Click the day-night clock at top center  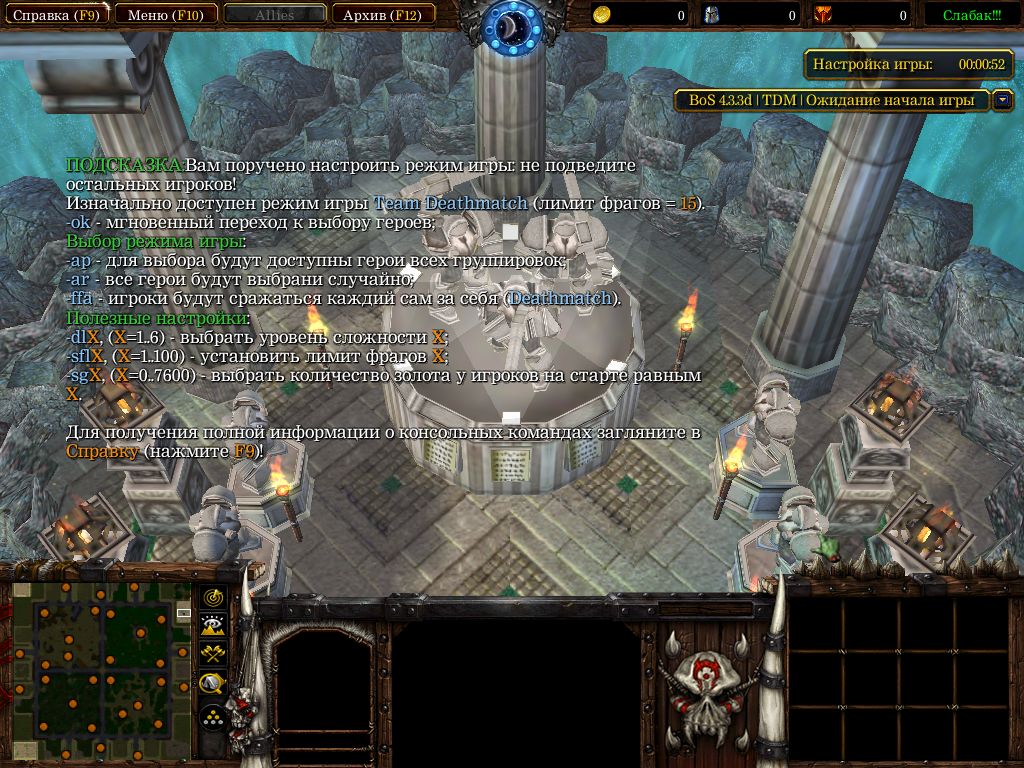511,27
